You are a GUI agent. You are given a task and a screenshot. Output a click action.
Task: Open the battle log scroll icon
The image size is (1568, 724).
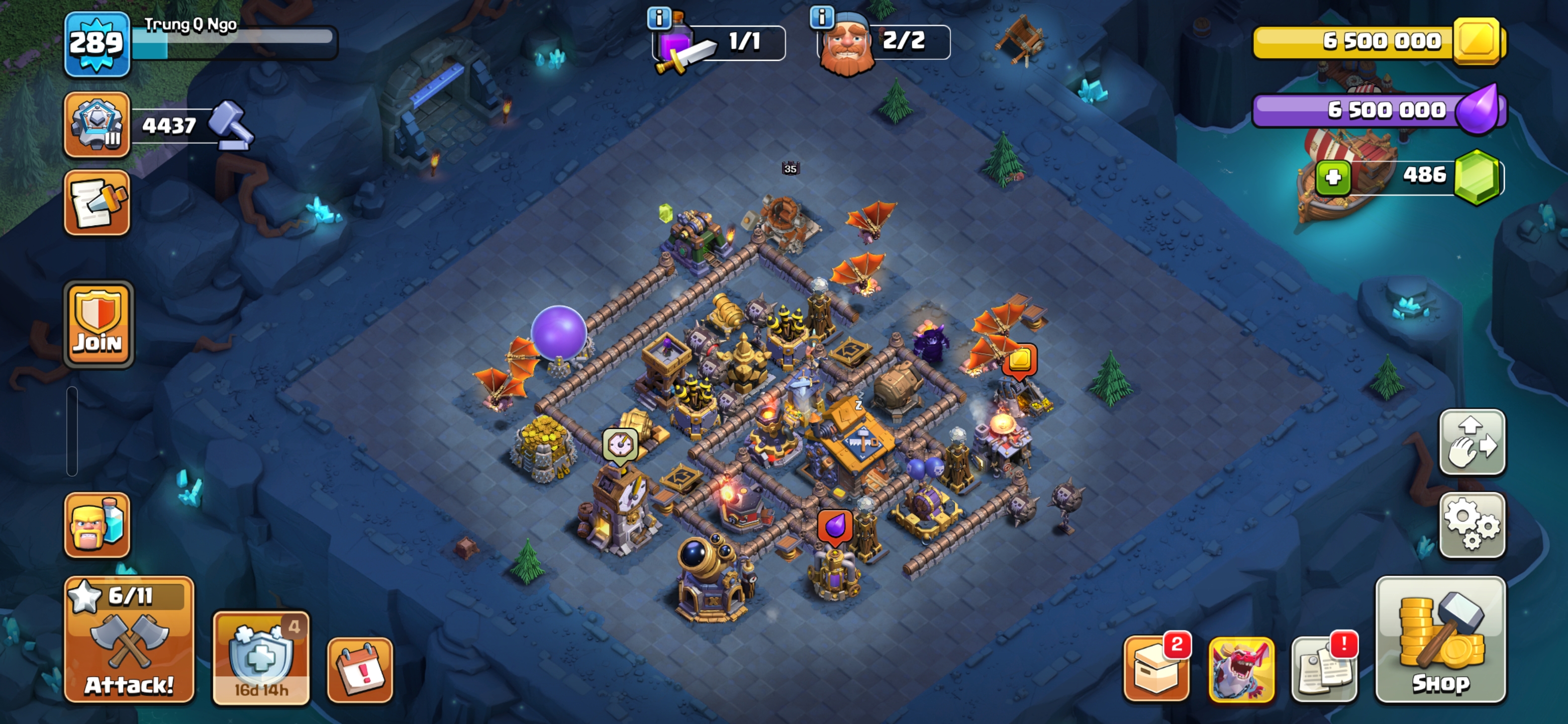[x=97, y=203]
